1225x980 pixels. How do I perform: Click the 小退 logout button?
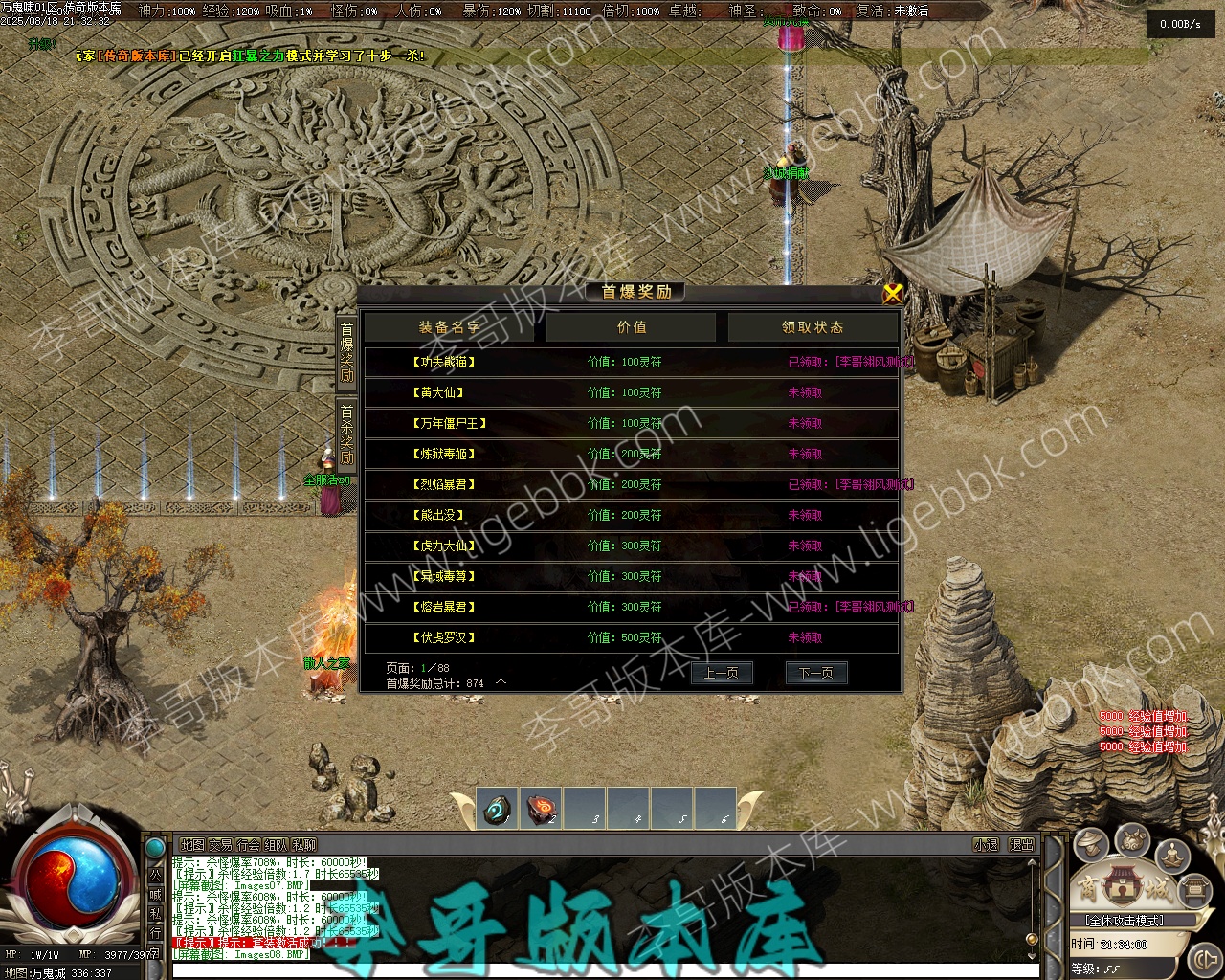(x=986, y=845)
